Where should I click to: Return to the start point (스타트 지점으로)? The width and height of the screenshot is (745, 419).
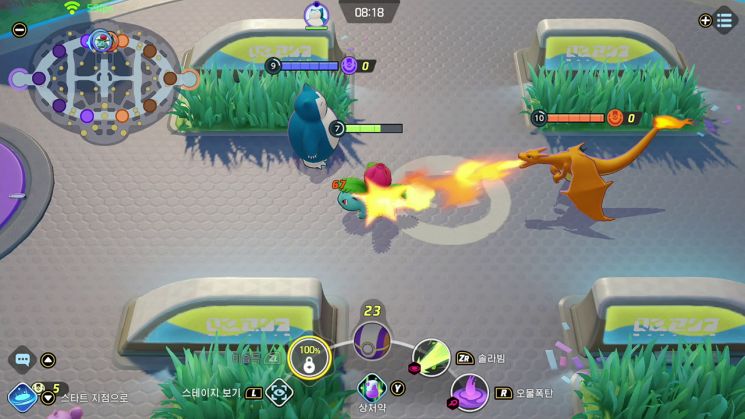coord(23,397)
